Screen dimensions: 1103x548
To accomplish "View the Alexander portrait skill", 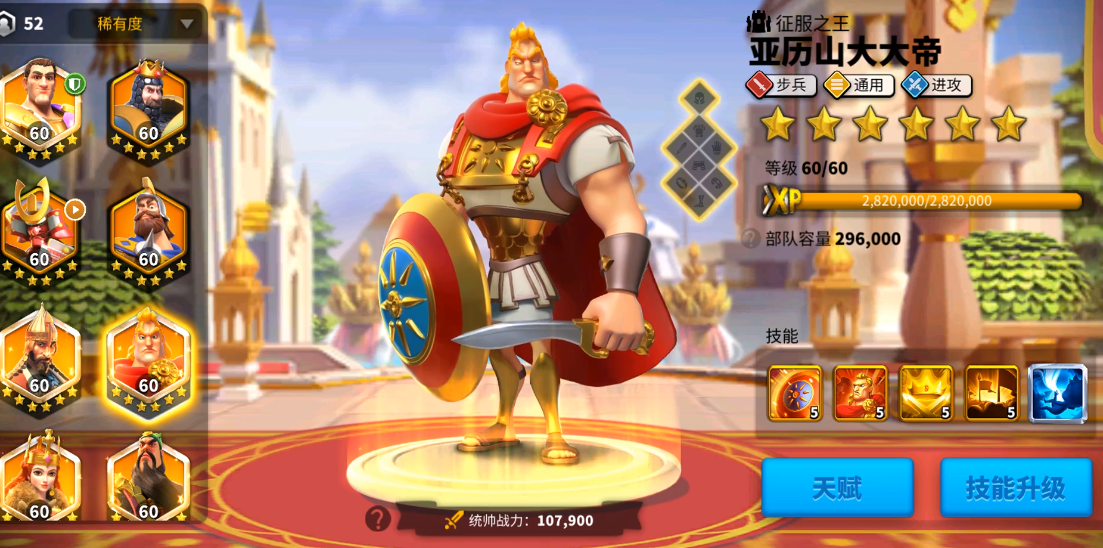I will coord(860,393).
